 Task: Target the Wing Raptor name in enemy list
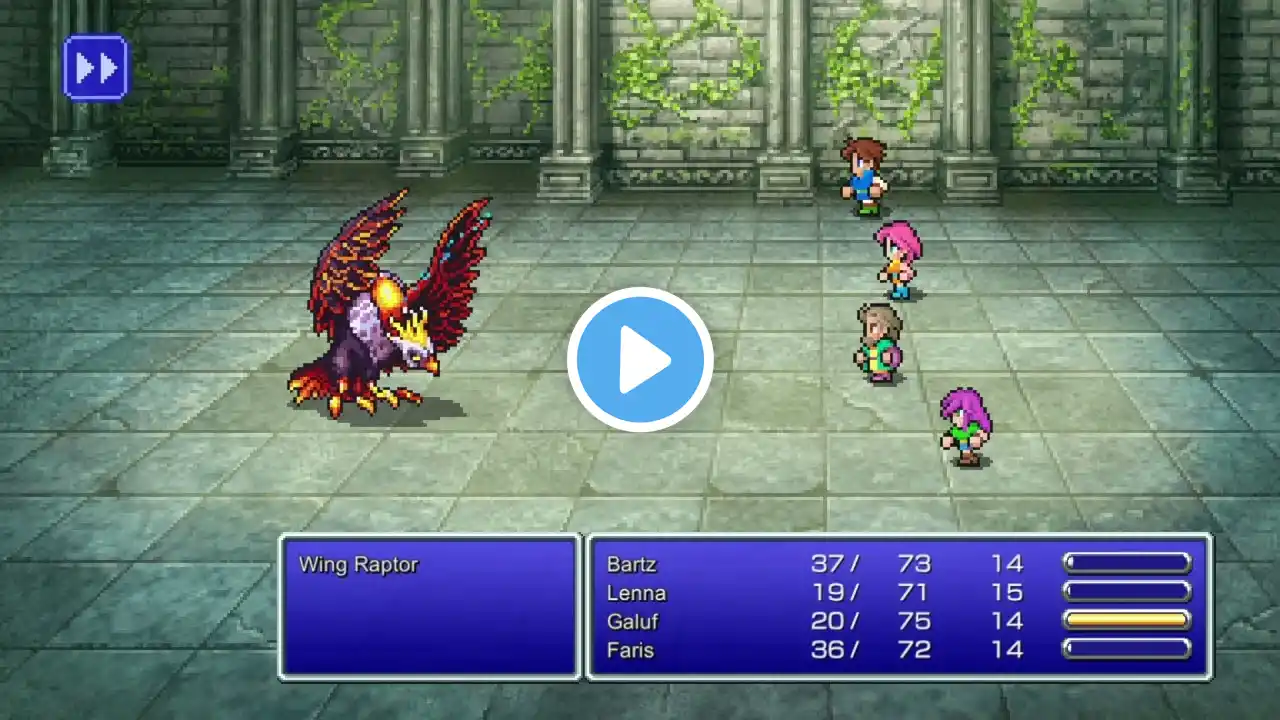[x=358, y=565]
